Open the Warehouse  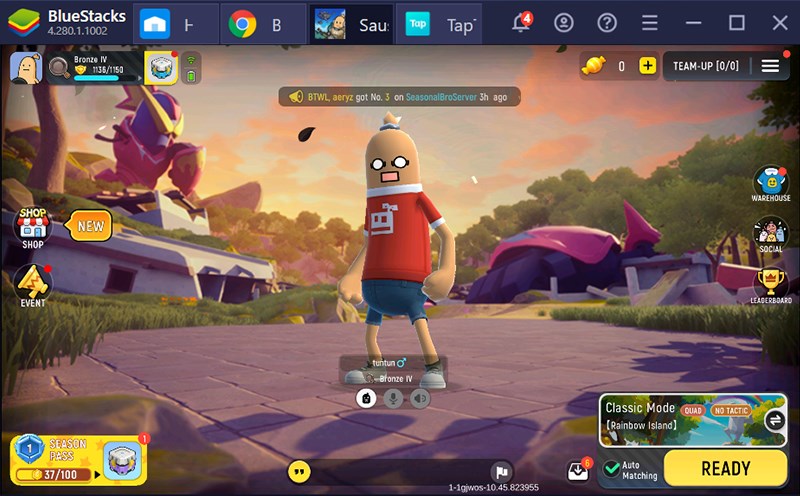pos(770,183)
